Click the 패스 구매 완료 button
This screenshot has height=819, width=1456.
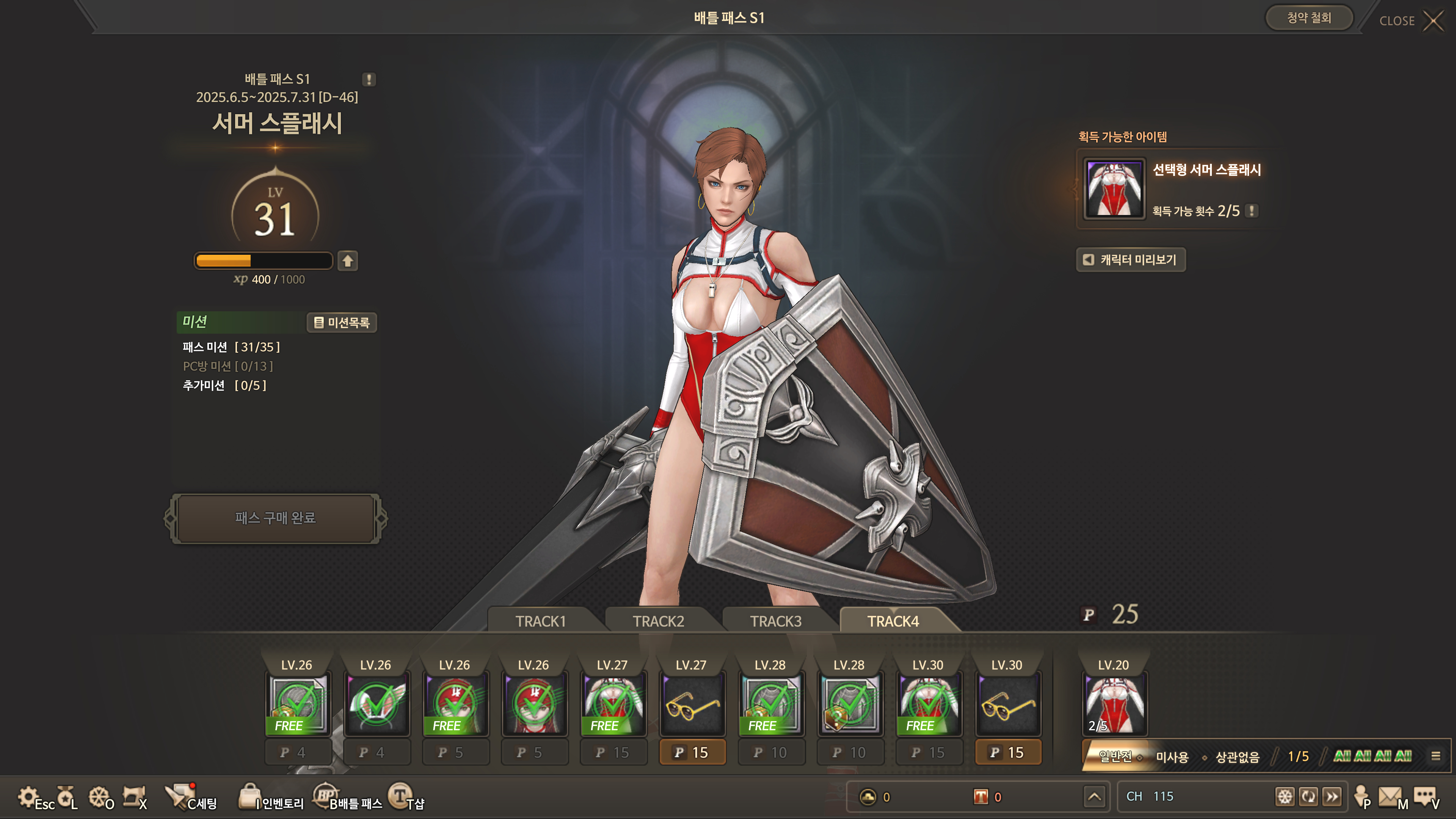click(275, 518)
